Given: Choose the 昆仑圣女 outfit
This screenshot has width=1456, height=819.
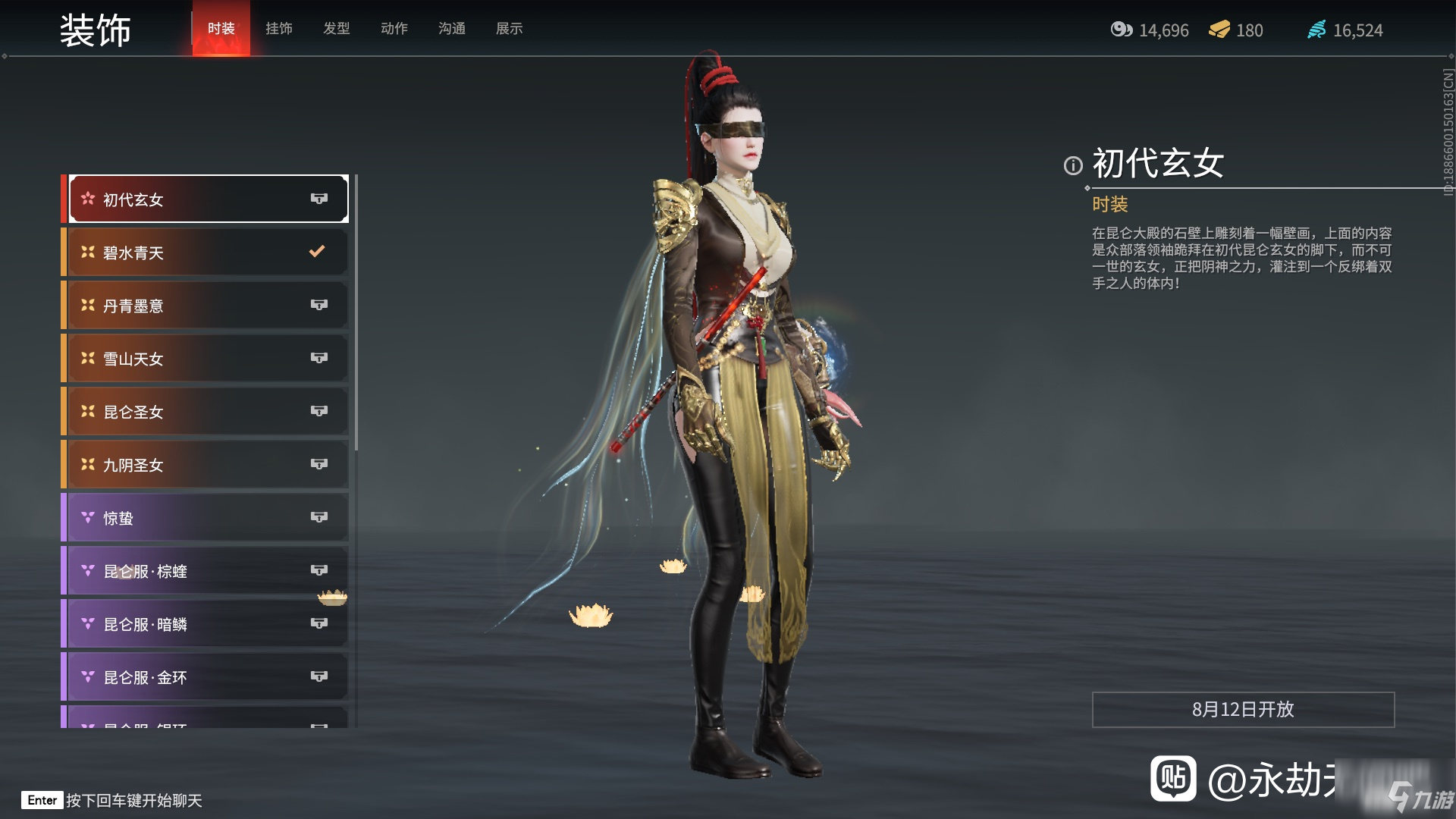Looking at the screenshot, I should 207,412.
